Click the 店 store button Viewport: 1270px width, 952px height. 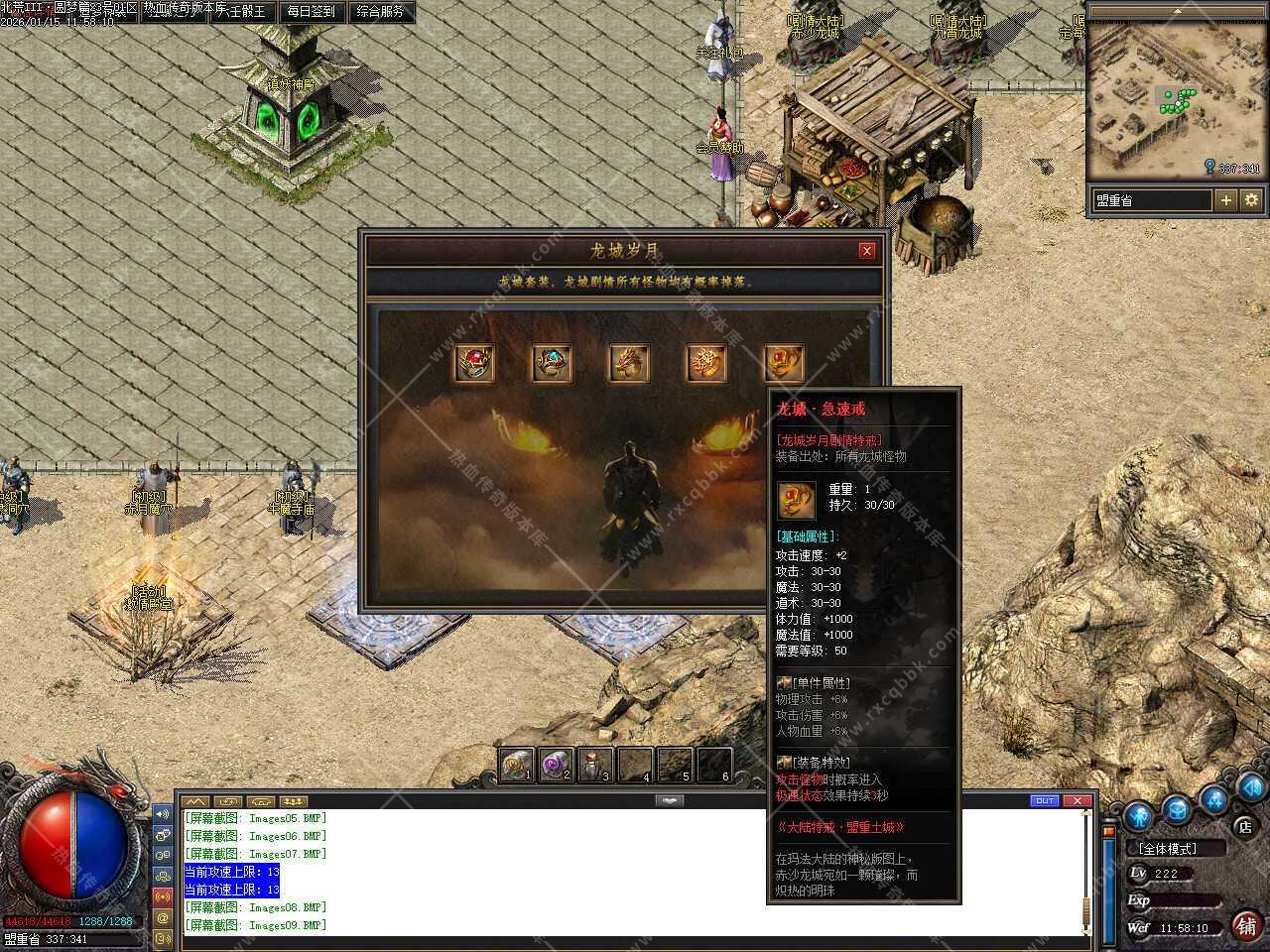click(1244, 826)
